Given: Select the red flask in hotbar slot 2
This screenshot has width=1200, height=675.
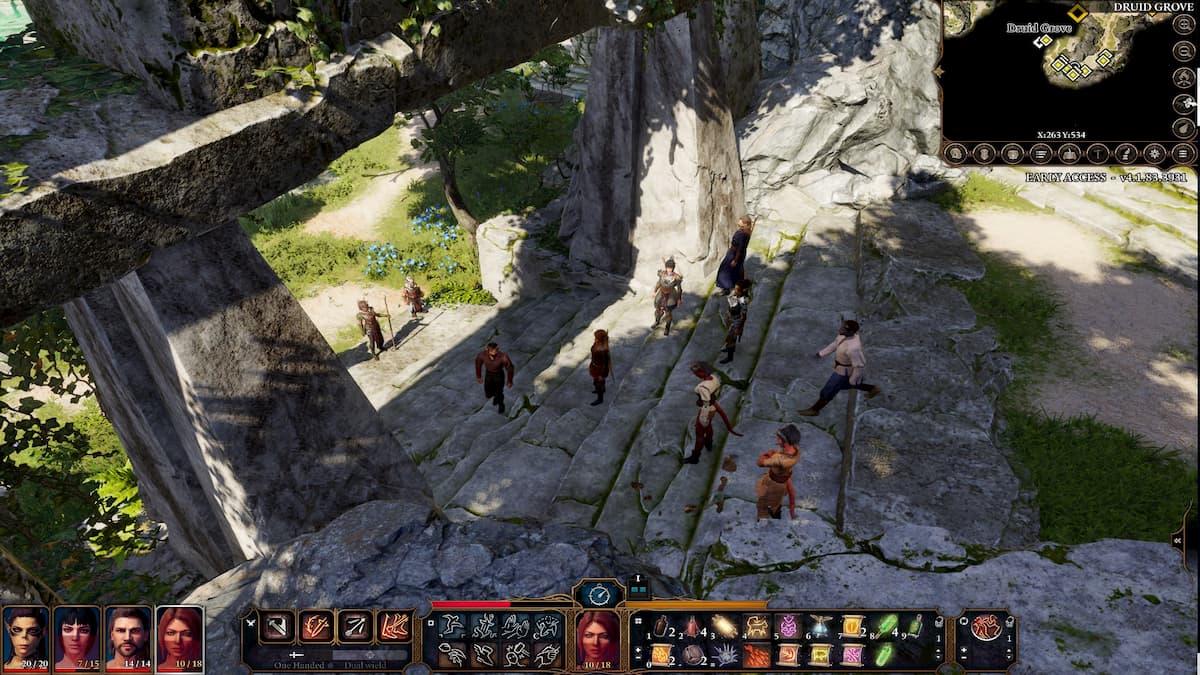Looking at the screenshot, I should point(692,627).
